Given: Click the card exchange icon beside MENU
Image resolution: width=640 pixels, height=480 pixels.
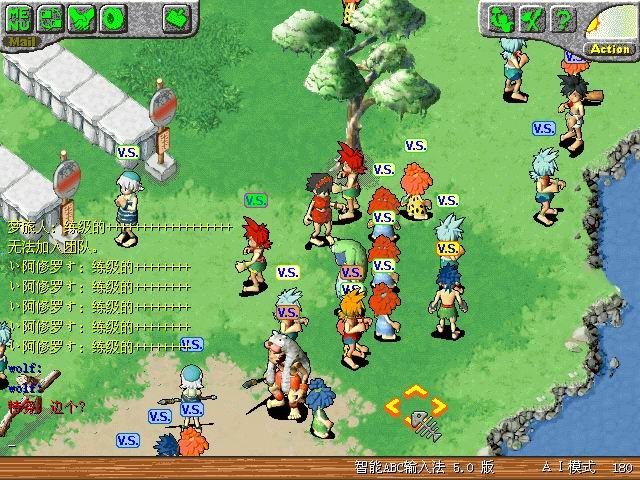Looking at the screenshot, I should click(x=51, y=18).
